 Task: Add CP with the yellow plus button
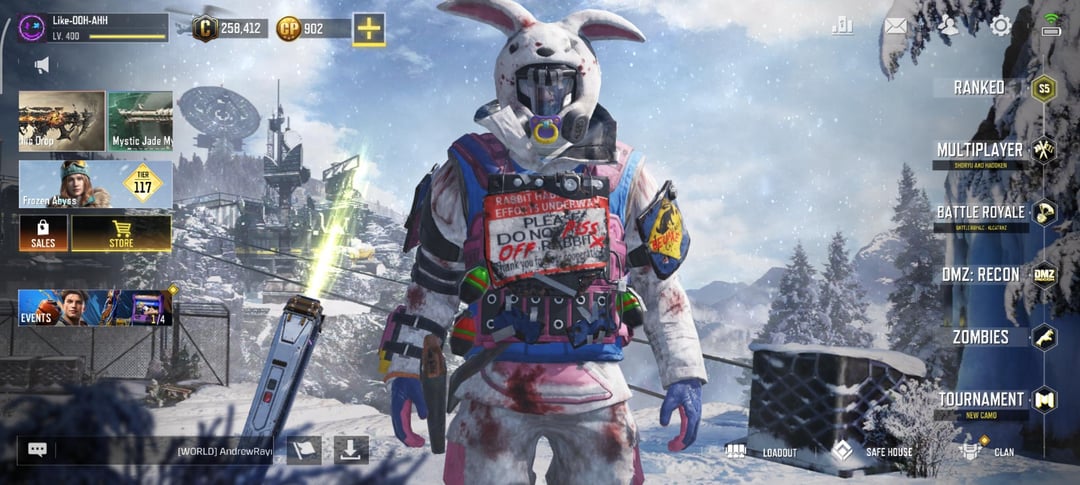pos(368,28)
